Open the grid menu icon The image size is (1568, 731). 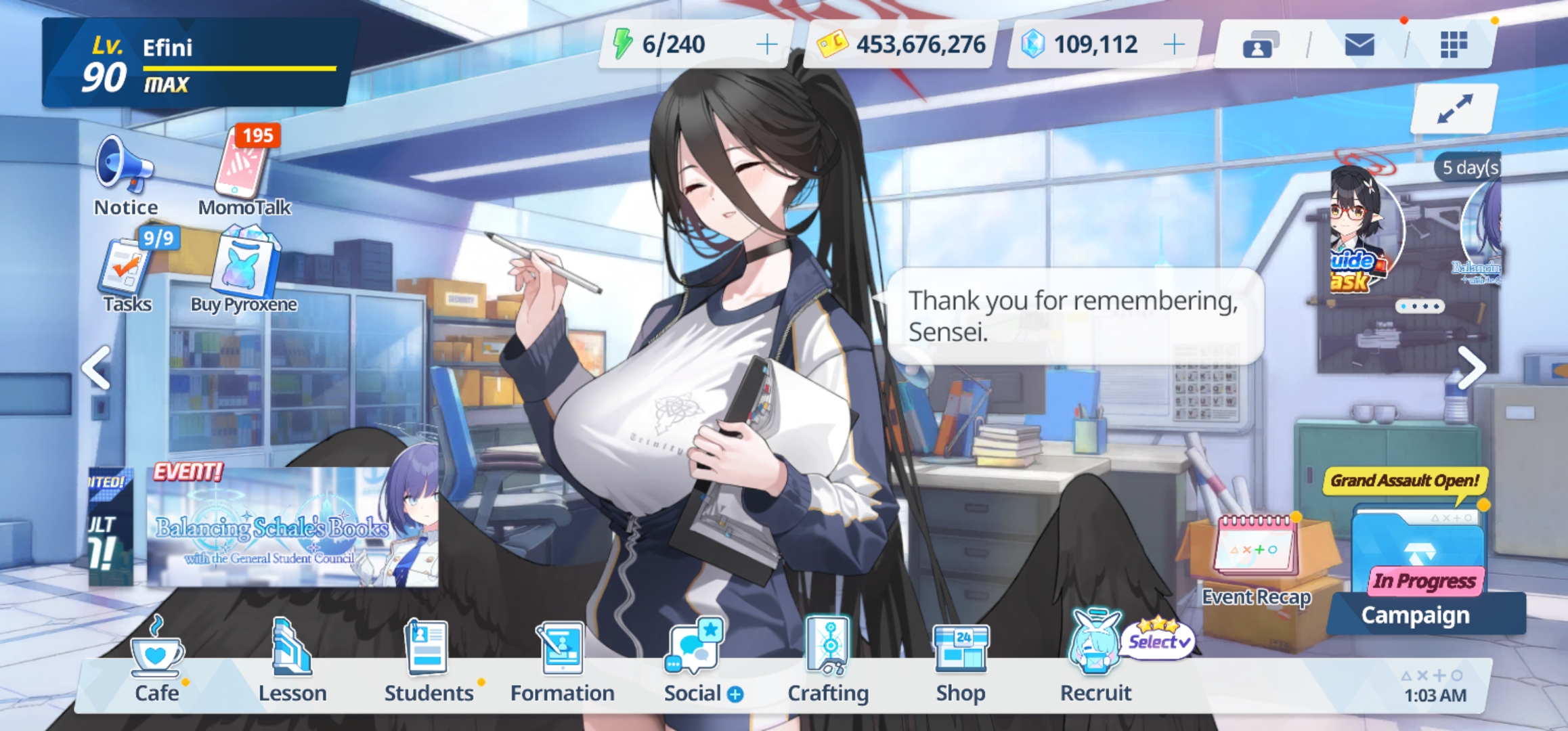(x=1453, y=45)
